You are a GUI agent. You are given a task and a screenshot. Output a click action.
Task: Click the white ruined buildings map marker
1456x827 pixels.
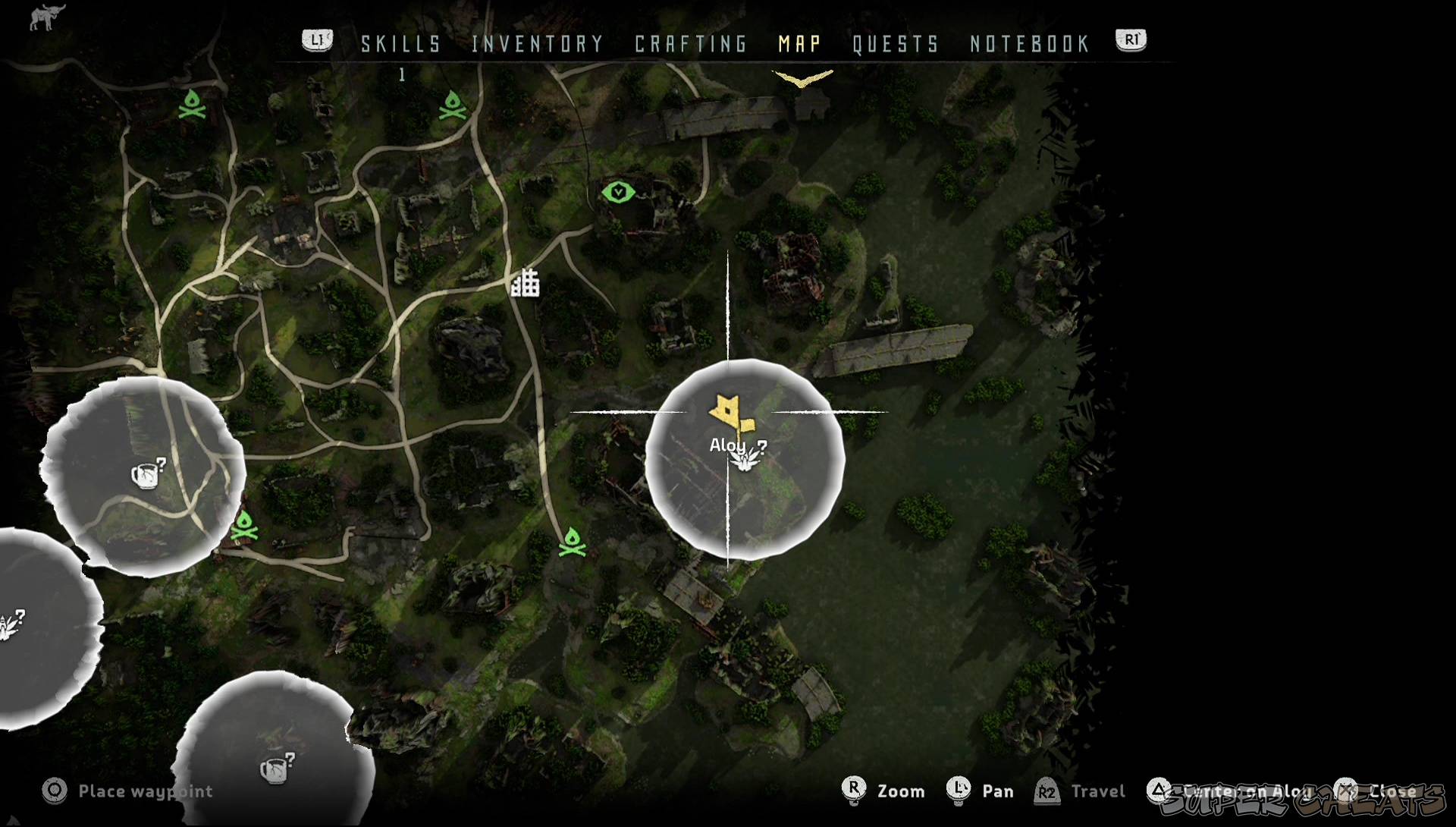[525, 283]
